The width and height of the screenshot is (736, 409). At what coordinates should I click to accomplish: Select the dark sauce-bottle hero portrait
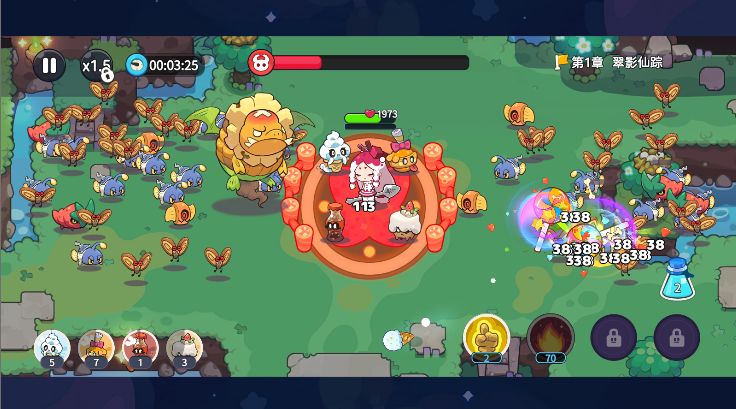pyautogui.click(x=140, y=347)
